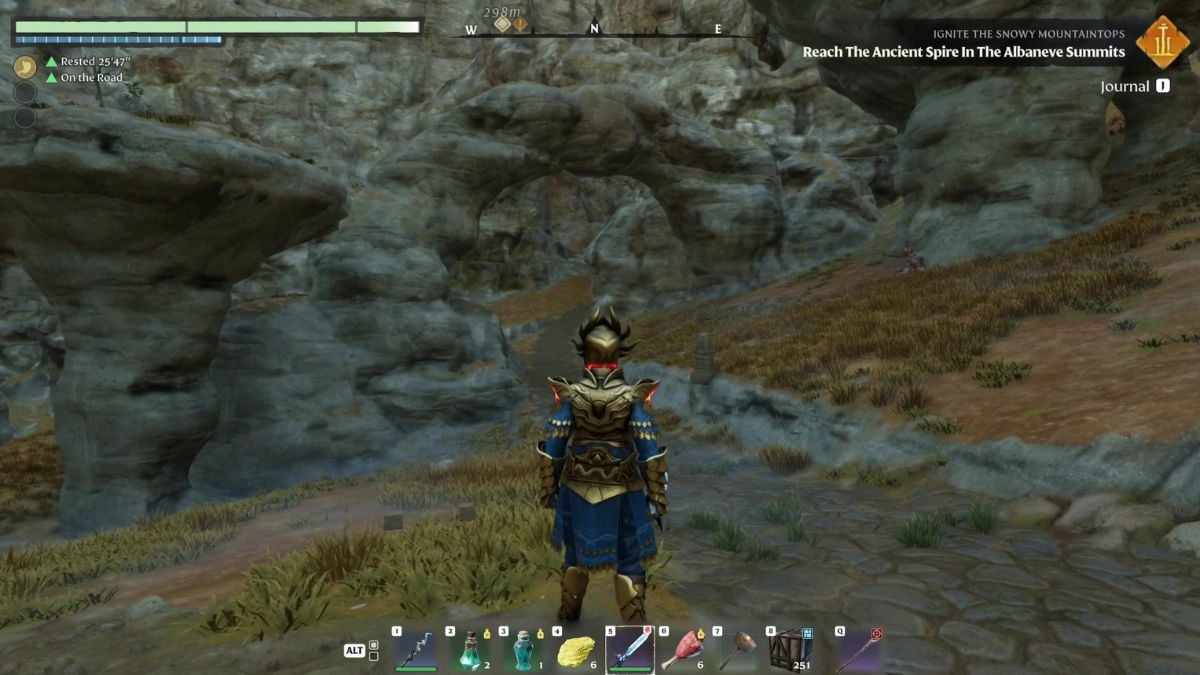Screen dimensions: 1200x675
Task: Open the tracked Ancient Spire quest
Action: click(x=963, y=52)
